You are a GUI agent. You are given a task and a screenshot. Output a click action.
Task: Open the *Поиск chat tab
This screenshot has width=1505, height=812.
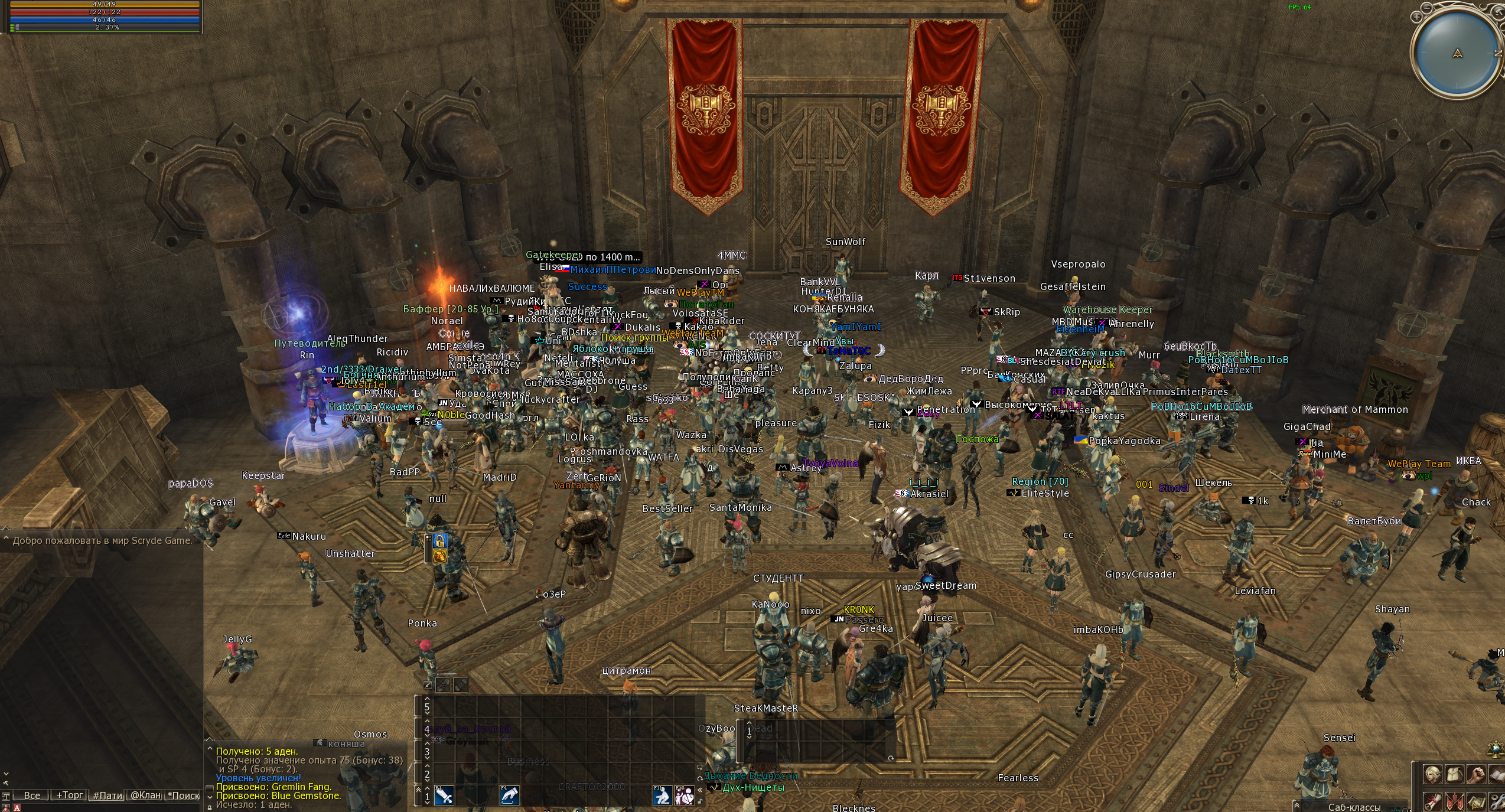184,795
